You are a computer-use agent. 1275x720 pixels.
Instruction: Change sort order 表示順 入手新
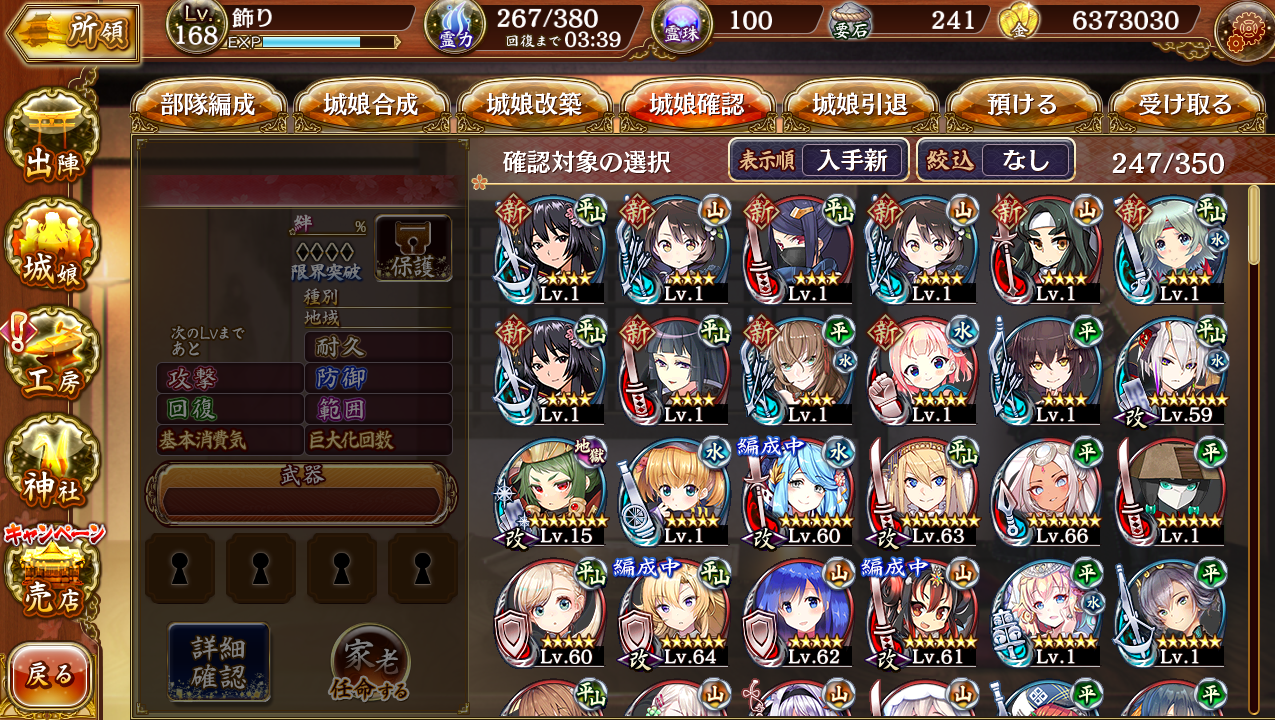818,160
